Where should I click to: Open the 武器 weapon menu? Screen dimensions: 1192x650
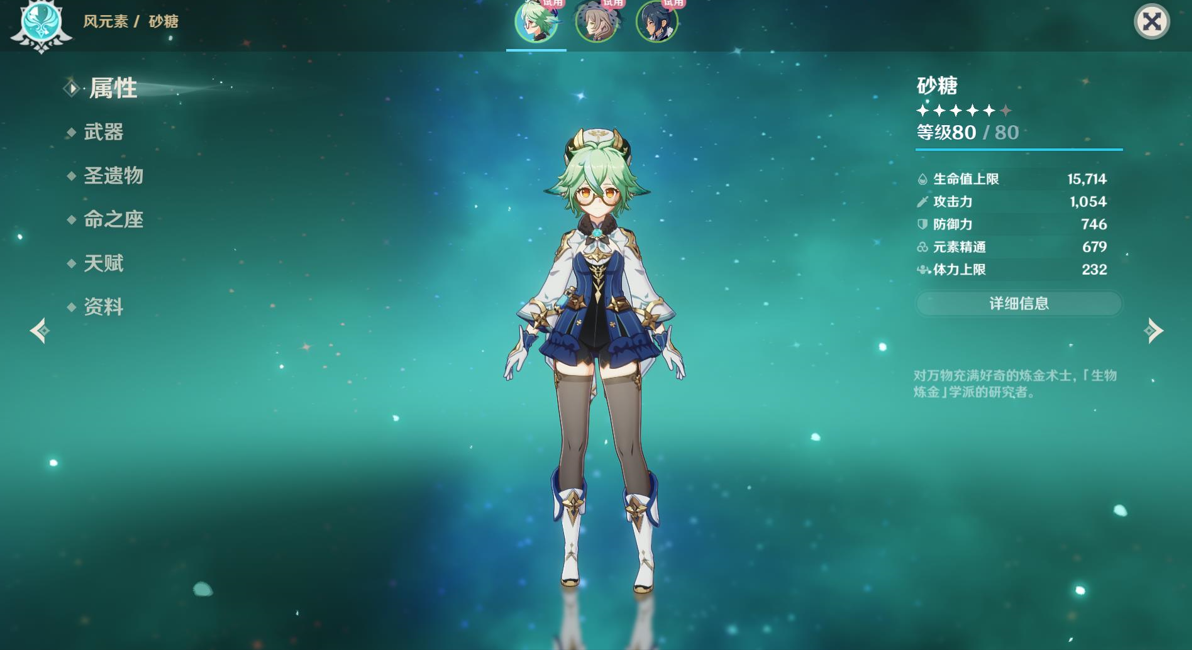(x=103, y=132)
